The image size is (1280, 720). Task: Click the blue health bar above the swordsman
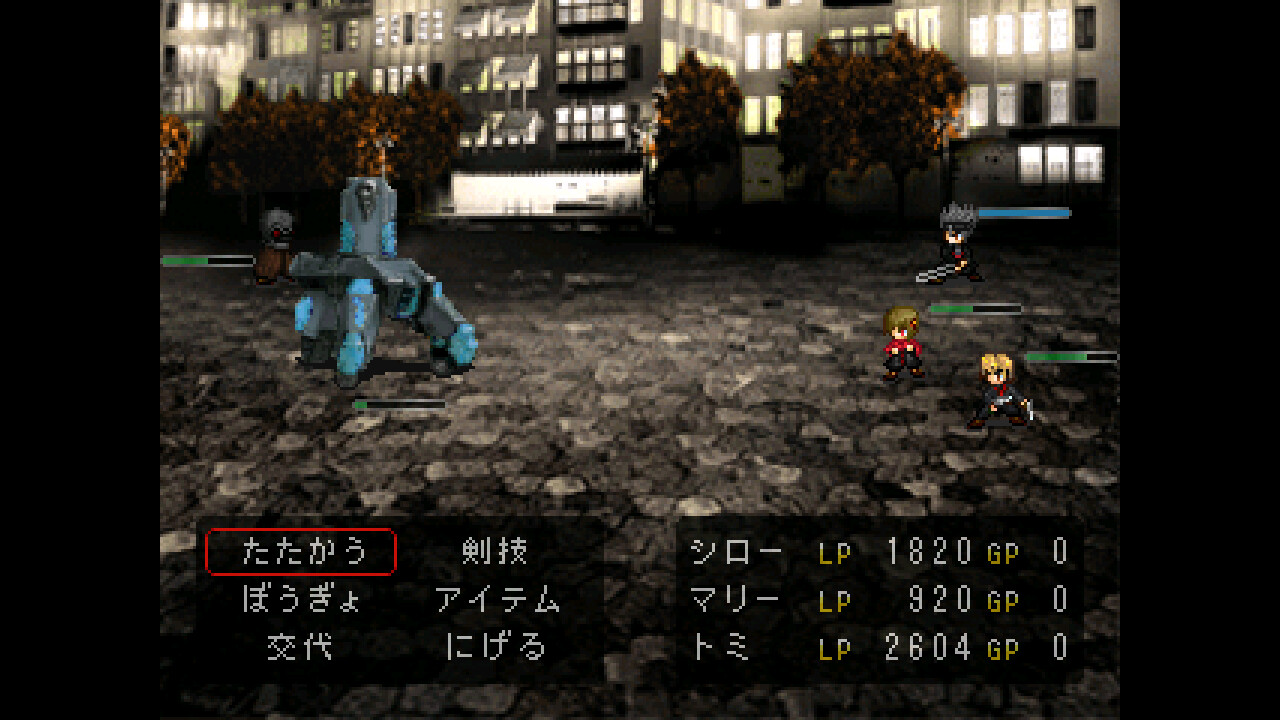click(1022, 212)
